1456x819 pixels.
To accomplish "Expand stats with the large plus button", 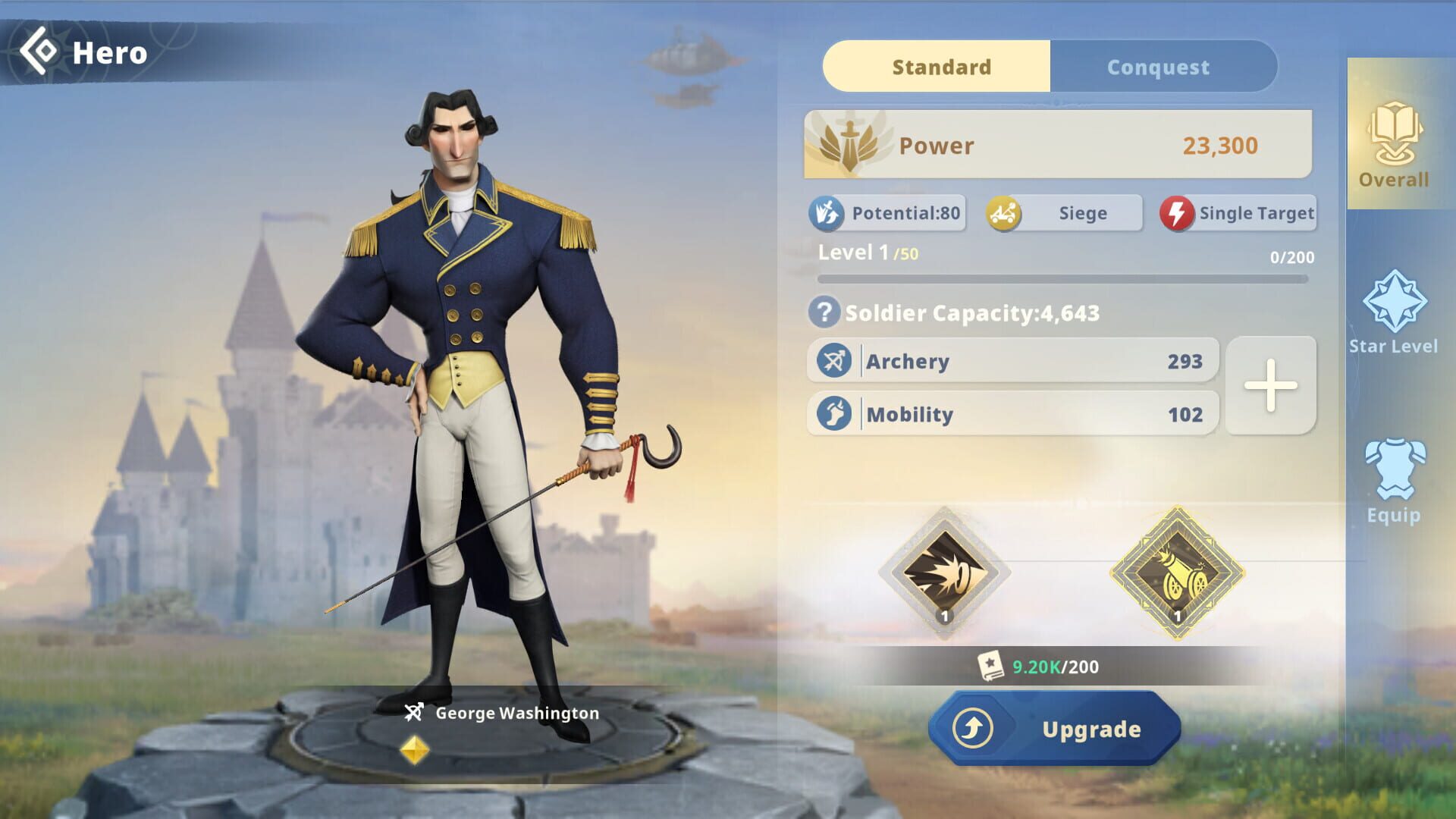I will pyautogui.click(x=1270, y=387).
